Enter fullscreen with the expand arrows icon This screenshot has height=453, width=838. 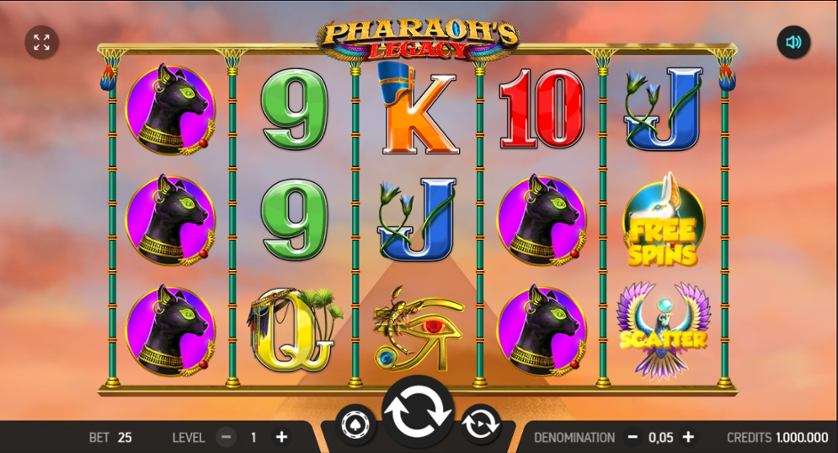[41, 42]
